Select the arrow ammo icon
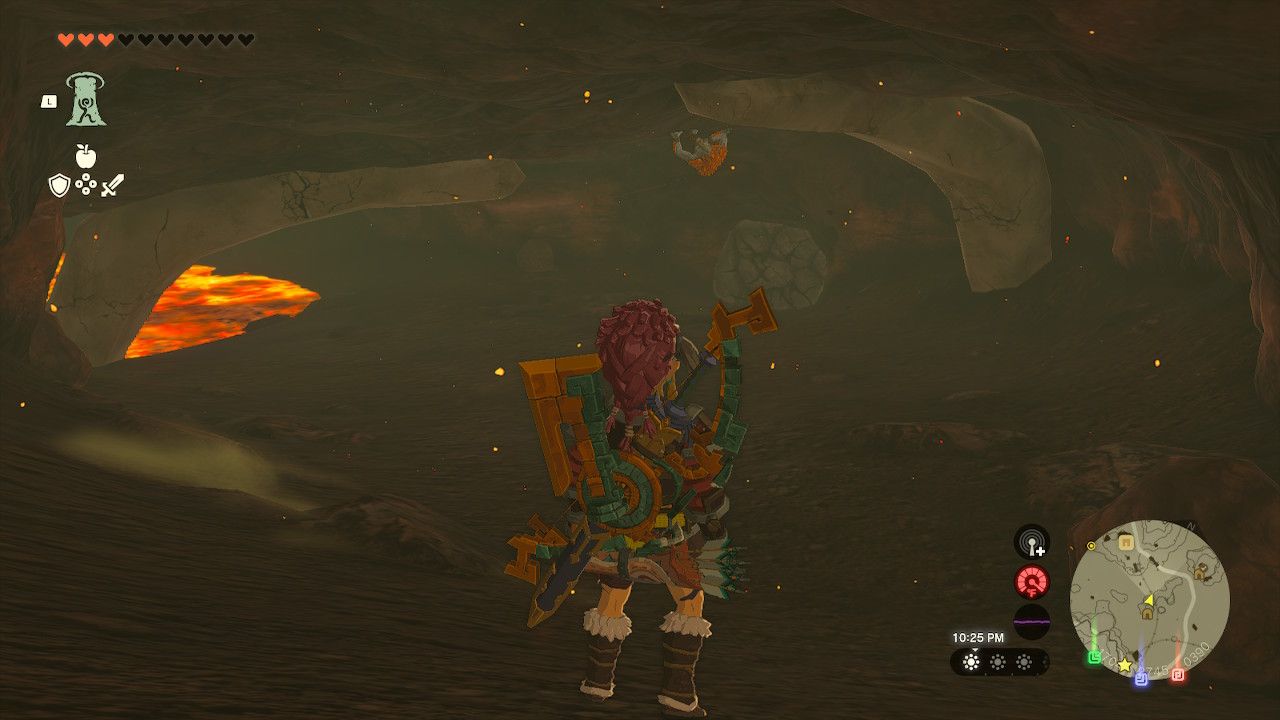Viewport: 1280px width, 720px height. click(x=85, y=184)
